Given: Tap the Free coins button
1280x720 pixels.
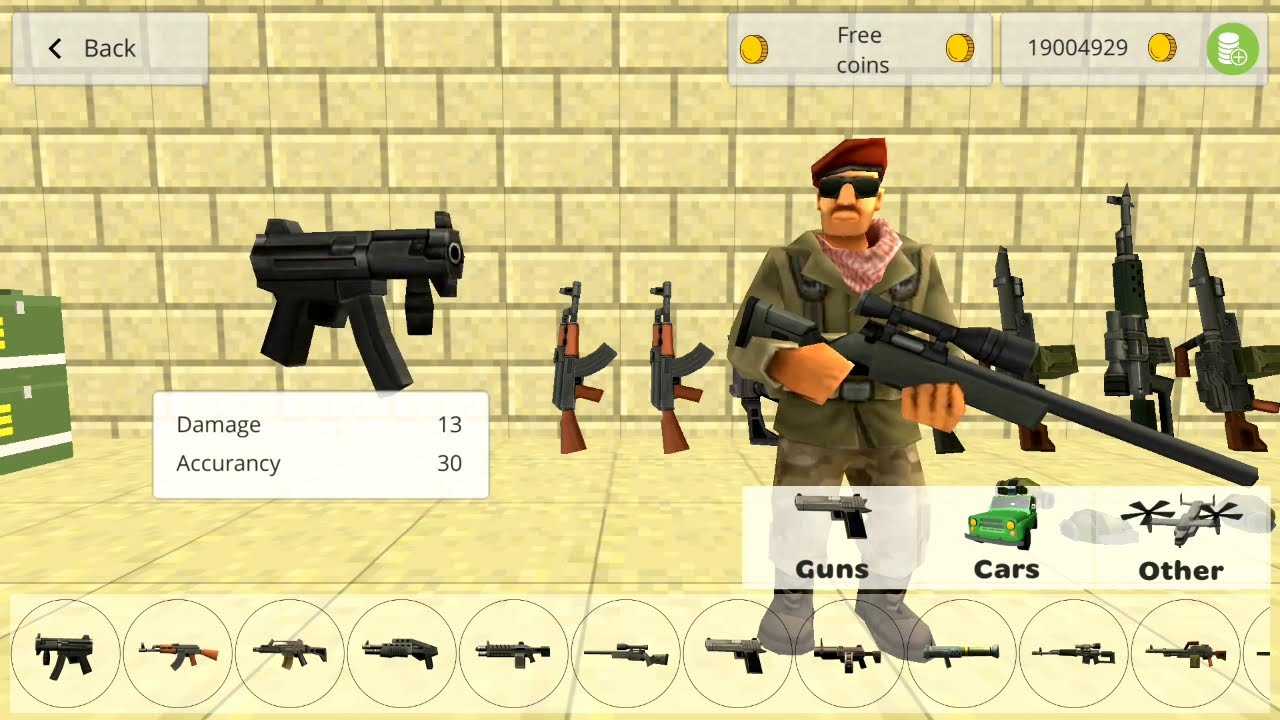Looking at the screenshot, I should coord(858,48).
